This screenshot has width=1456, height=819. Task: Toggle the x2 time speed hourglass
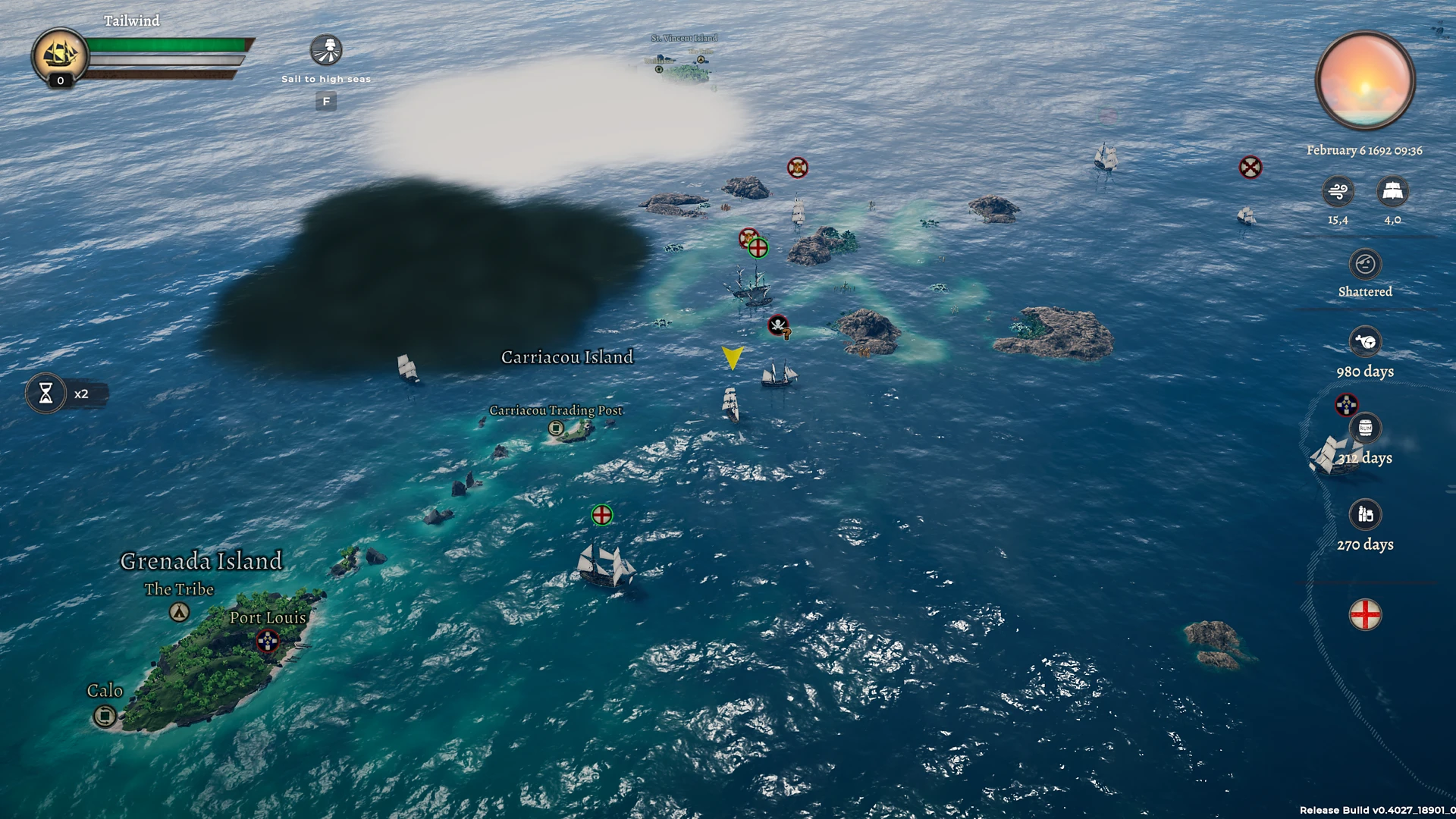tap(49, 393)
